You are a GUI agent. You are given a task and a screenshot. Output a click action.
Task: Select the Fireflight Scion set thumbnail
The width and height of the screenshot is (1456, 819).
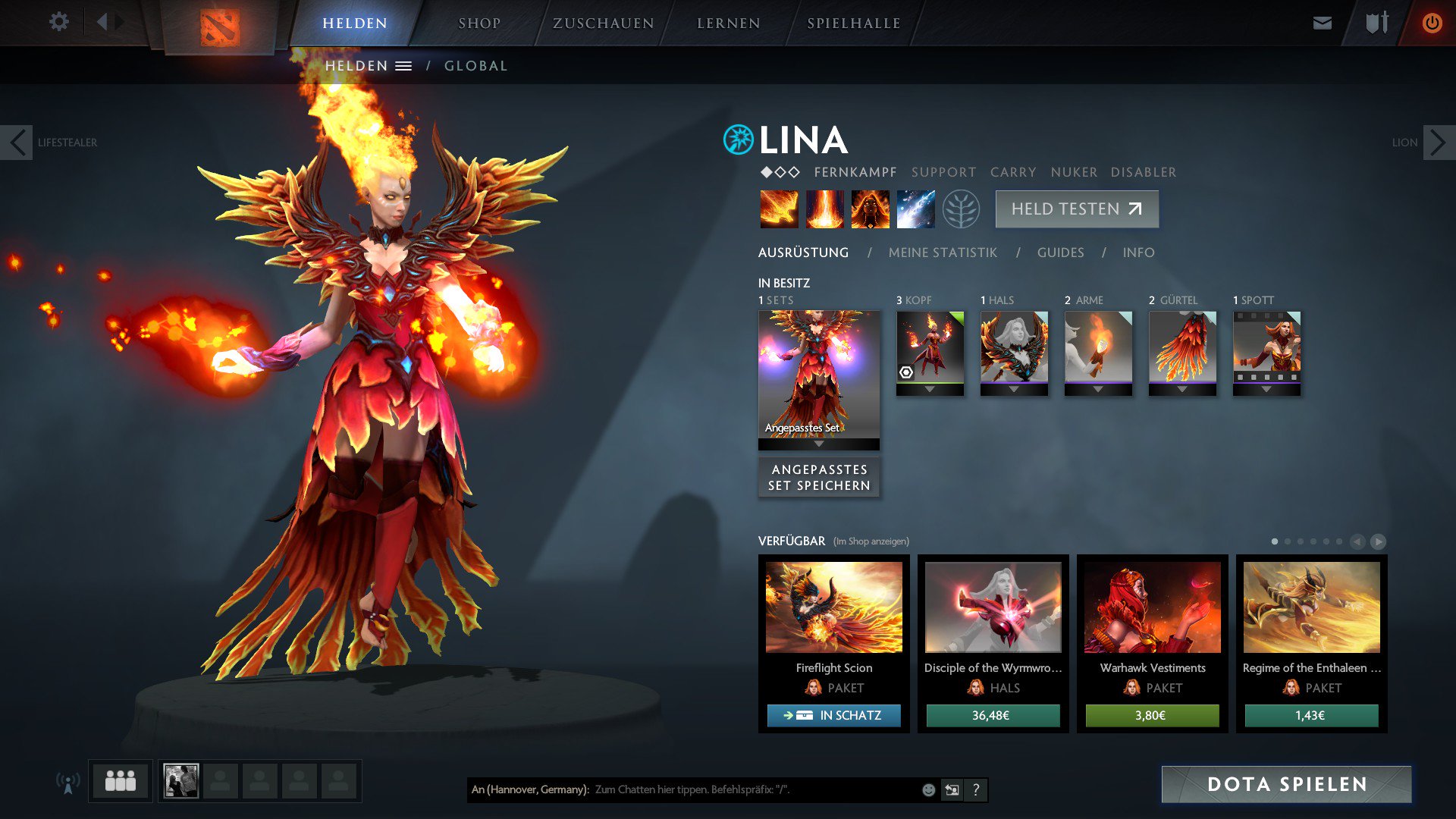(833, 607)
